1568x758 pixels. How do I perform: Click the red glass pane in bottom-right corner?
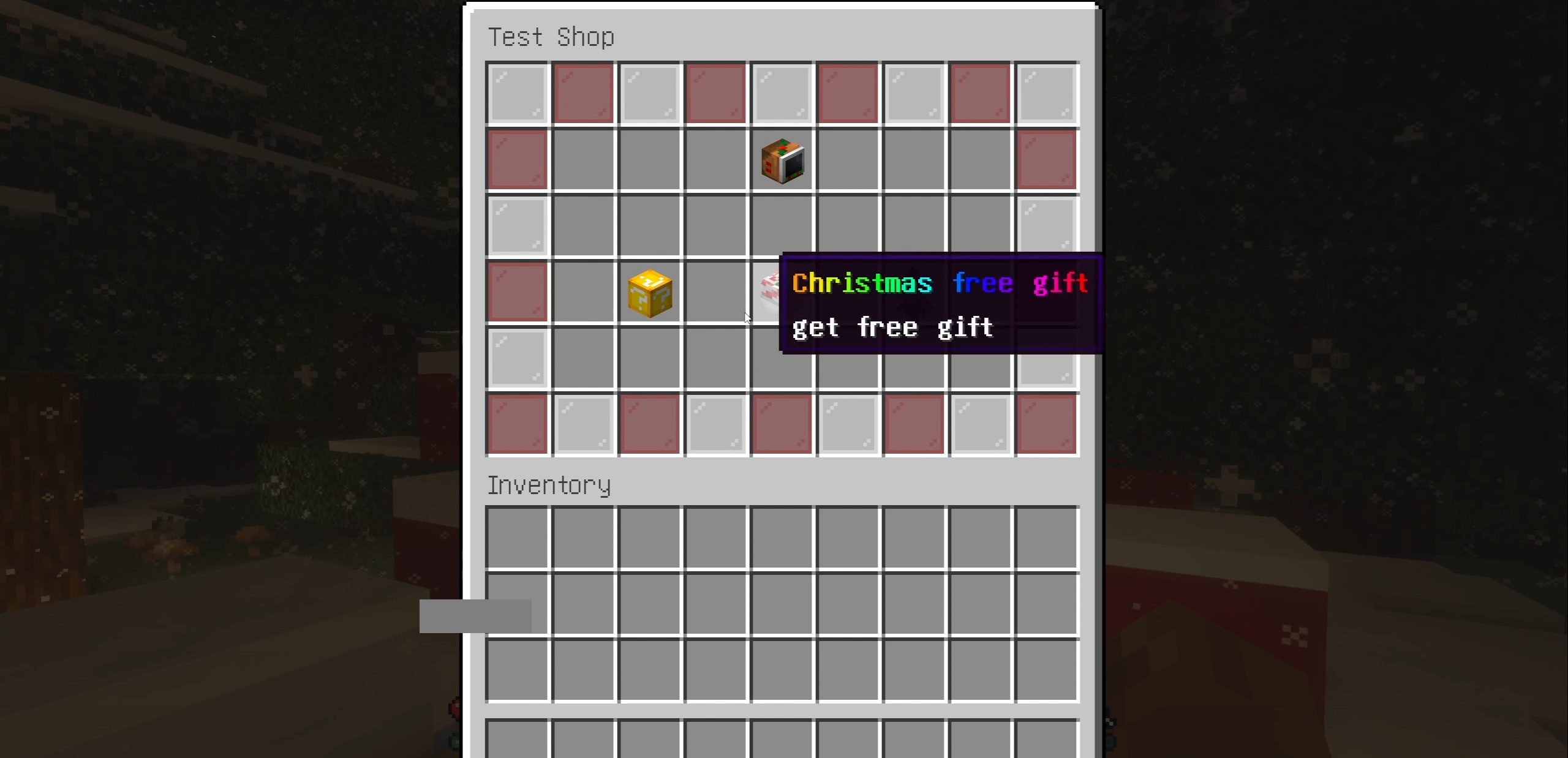coord(1047,425)
